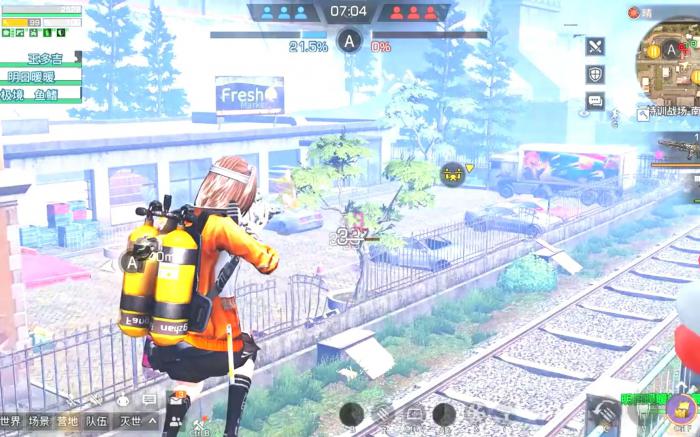
Task: Open the 灭世 chat channel
Action: click(x=131, y=422)
